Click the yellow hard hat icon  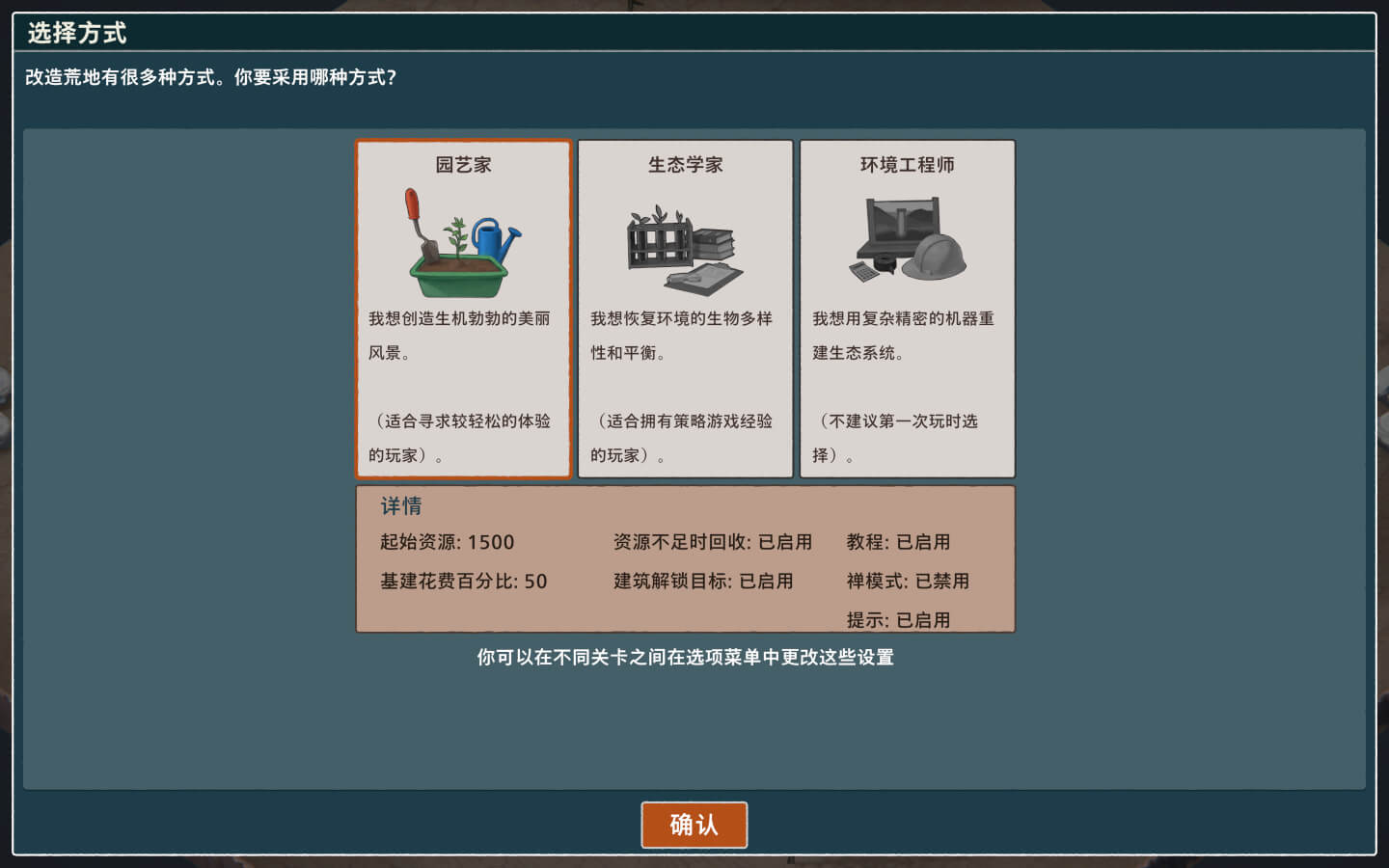pos(934,258)
